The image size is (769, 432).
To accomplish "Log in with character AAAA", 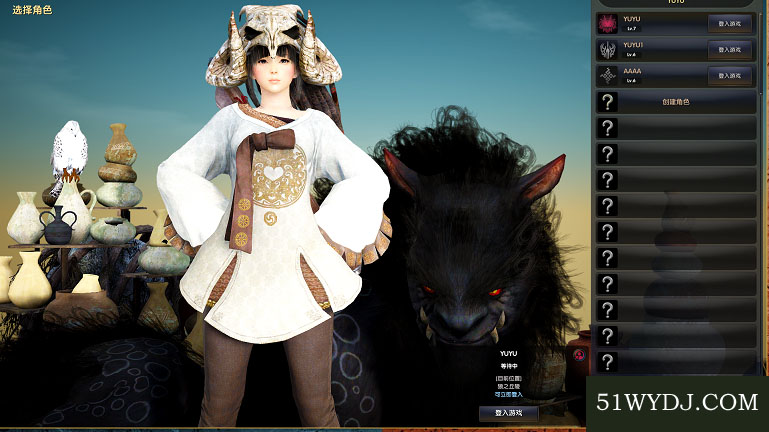I will pos(729,75).
